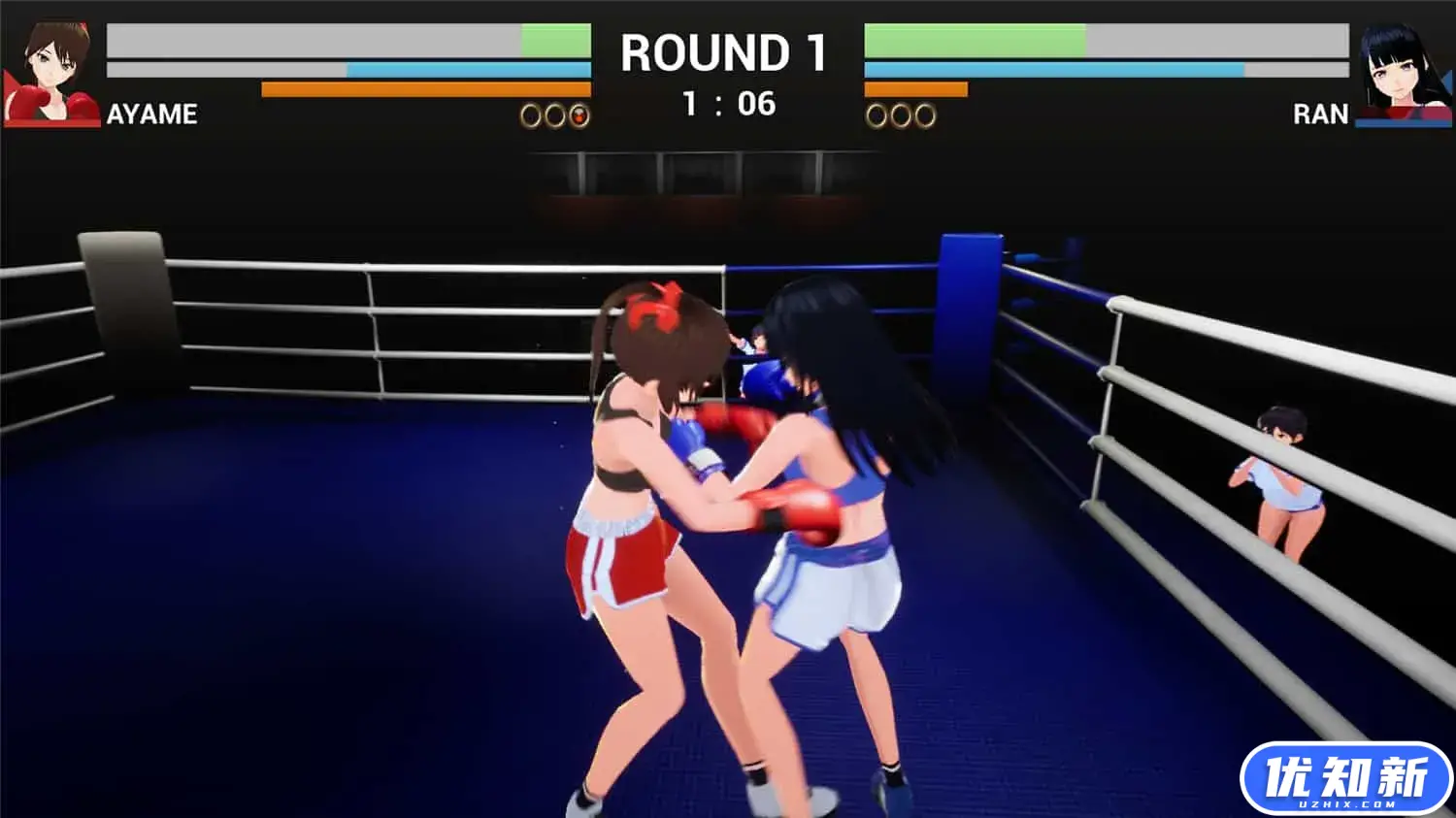Toggle AYAME's second knockdown indicator
The width and height of the screenshot is (1456, 818).
coord(554,115)
